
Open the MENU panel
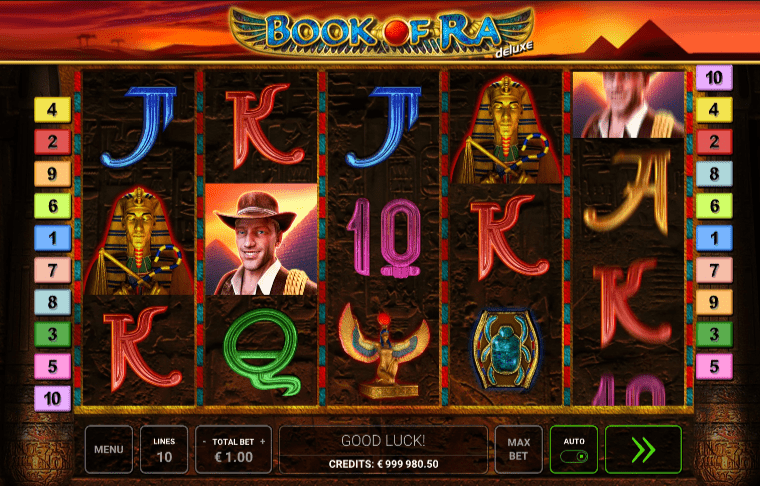coord(108,450)
